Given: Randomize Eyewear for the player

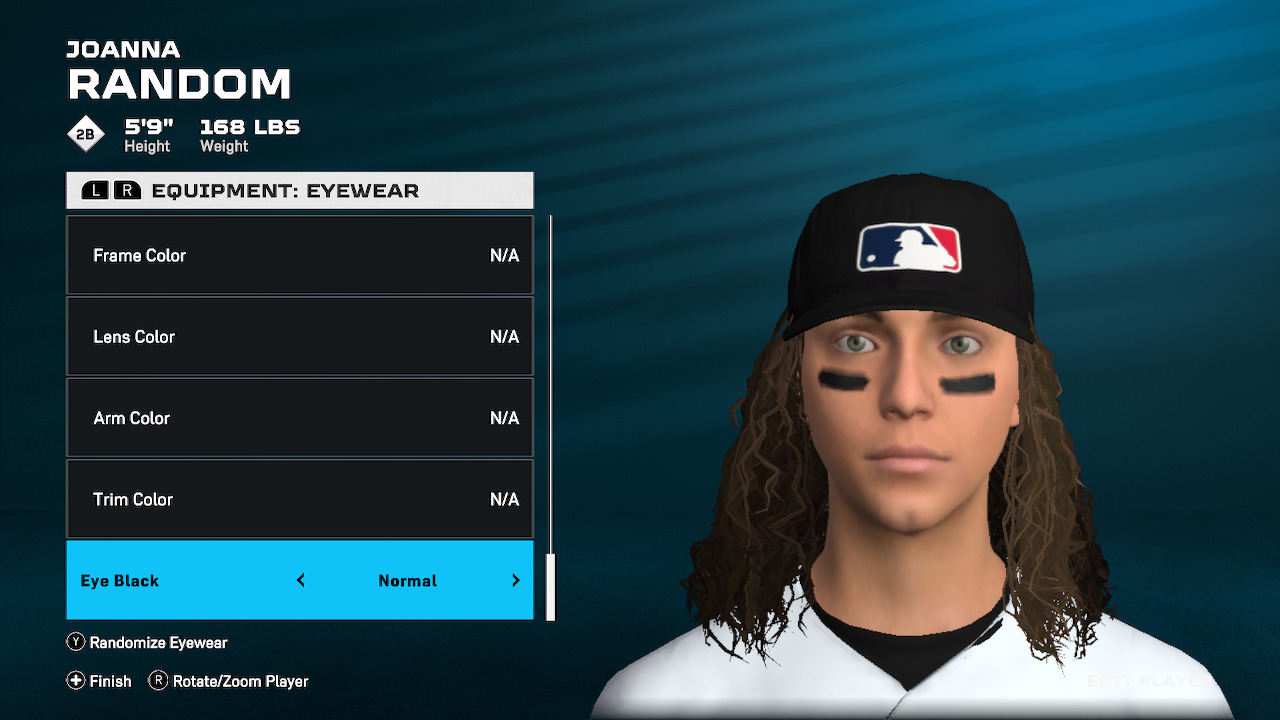Looking at the screenshot, I should coord(147,643).
